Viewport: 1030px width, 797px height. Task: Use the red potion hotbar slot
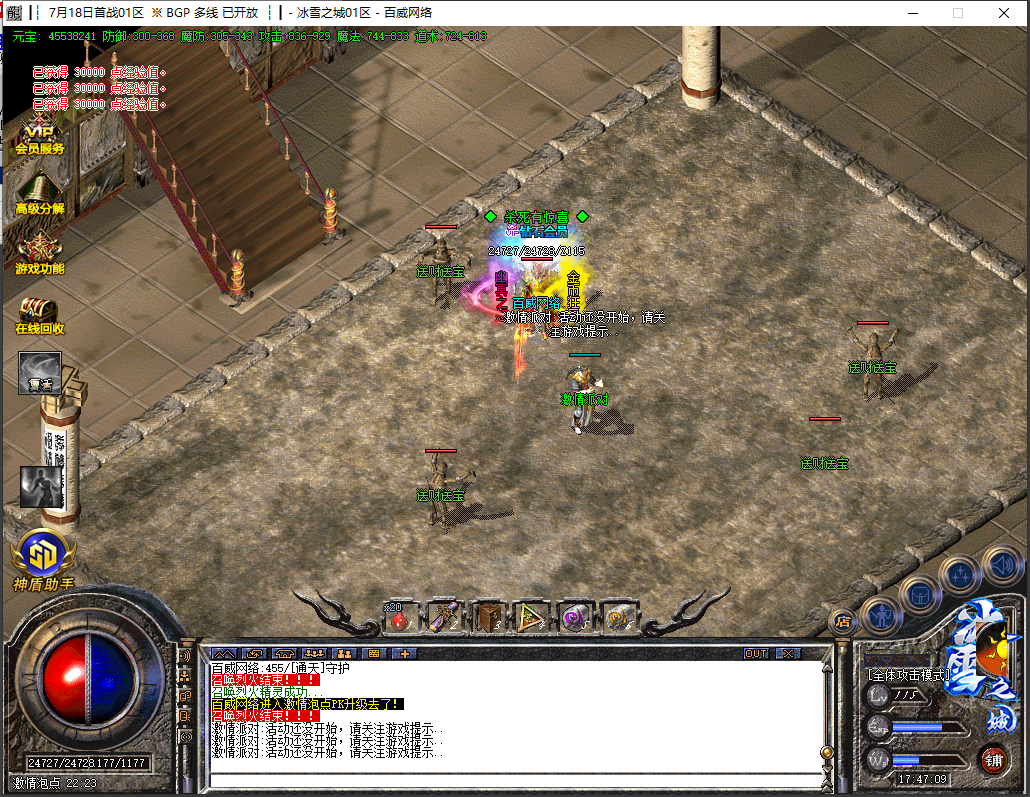pos(400,618)
